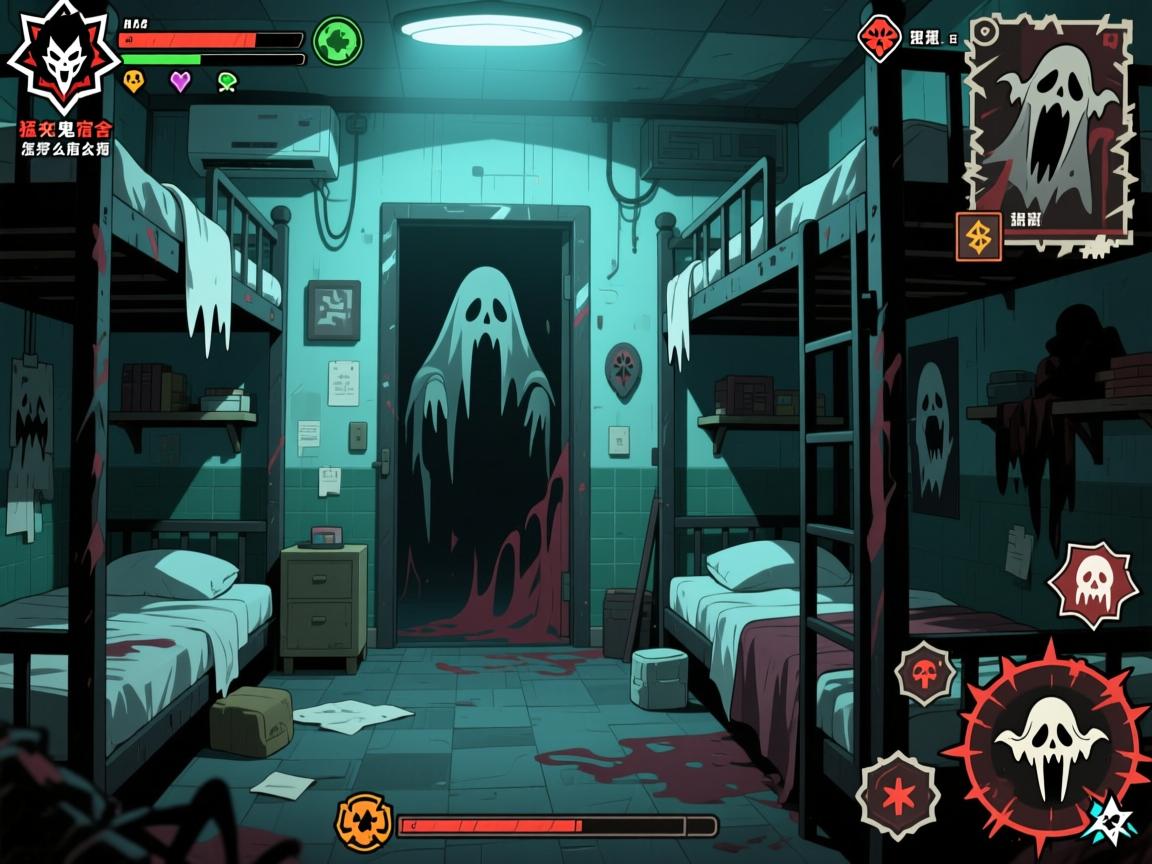
Task: Trigger the red asterisk skill button
Action: point(897,796)
